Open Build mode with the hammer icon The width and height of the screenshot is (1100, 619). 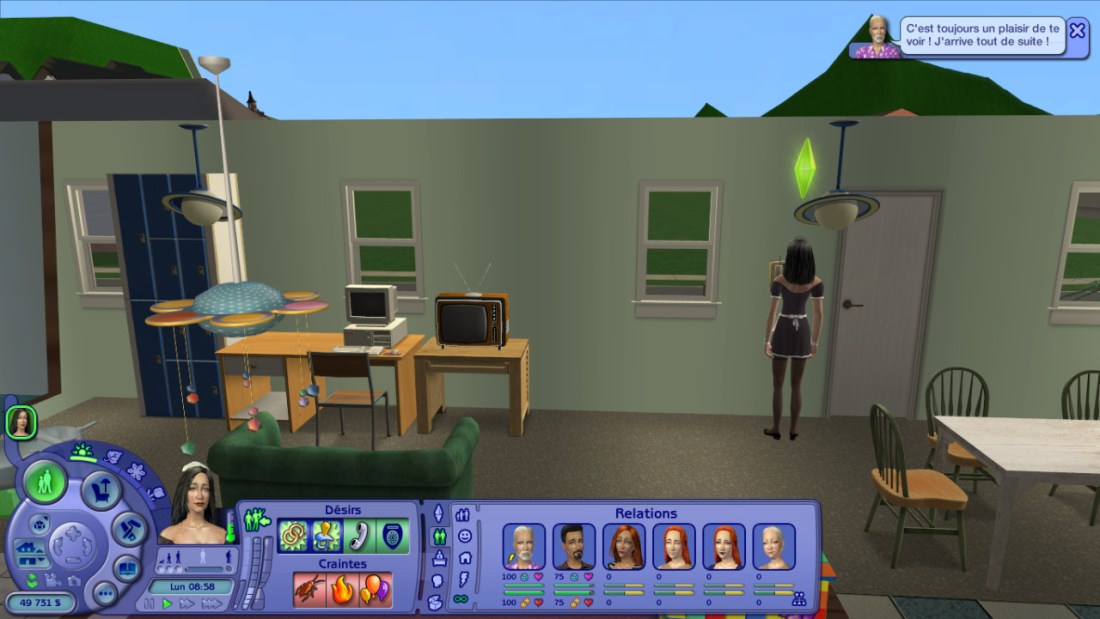129,530
